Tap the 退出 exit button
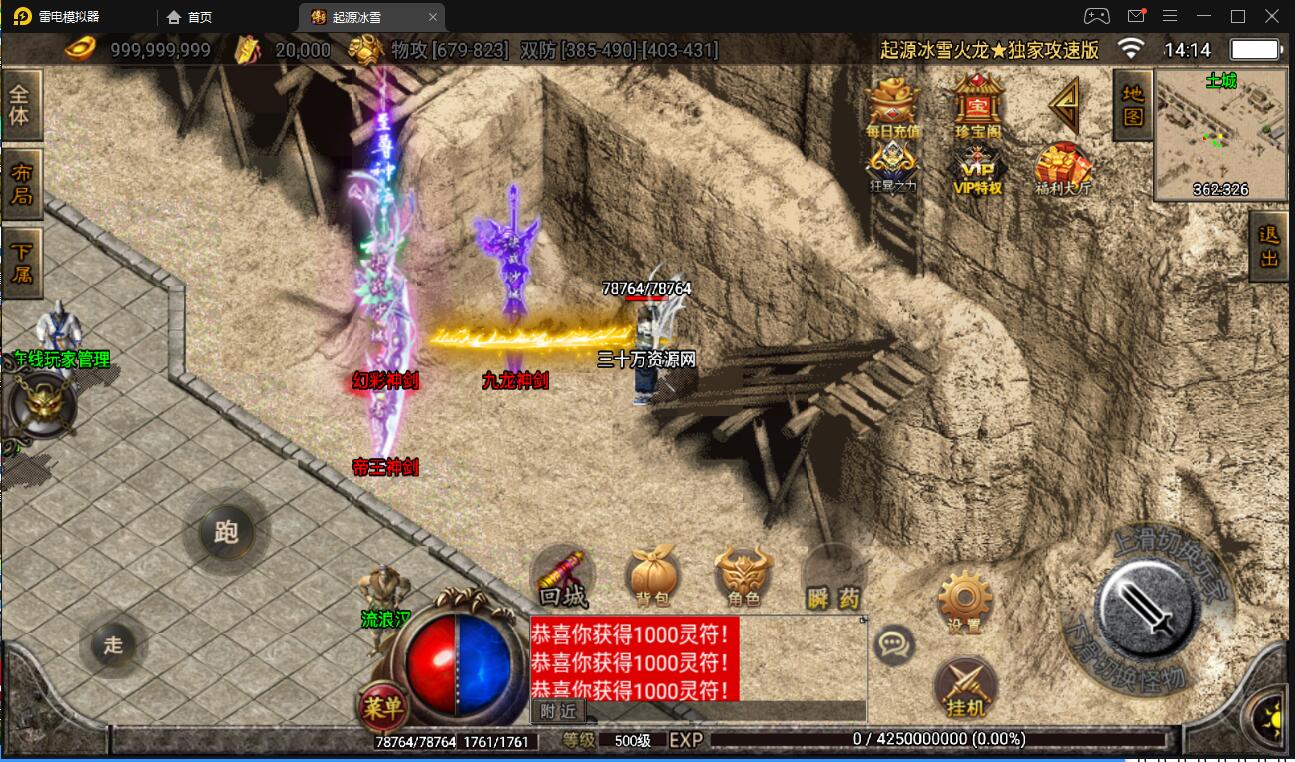1295x762 pixels. tap(1270, 247)
